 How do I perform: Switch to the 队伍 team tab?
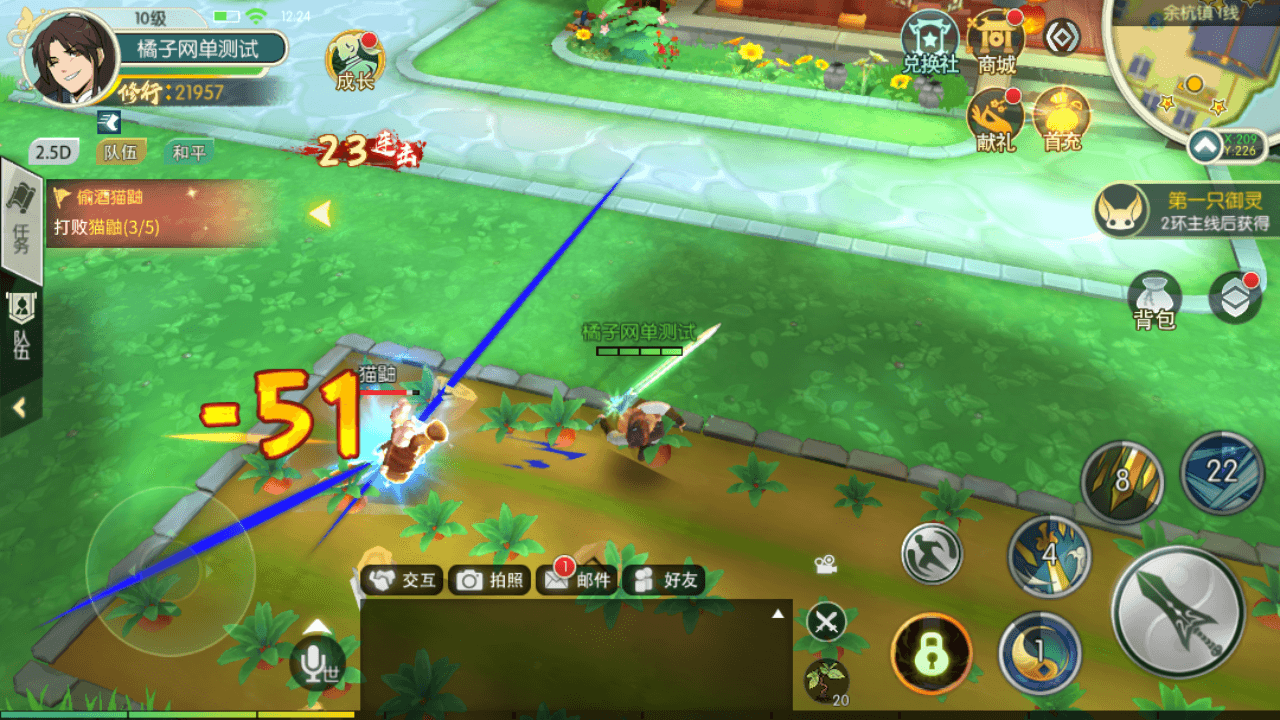[122, 151]
